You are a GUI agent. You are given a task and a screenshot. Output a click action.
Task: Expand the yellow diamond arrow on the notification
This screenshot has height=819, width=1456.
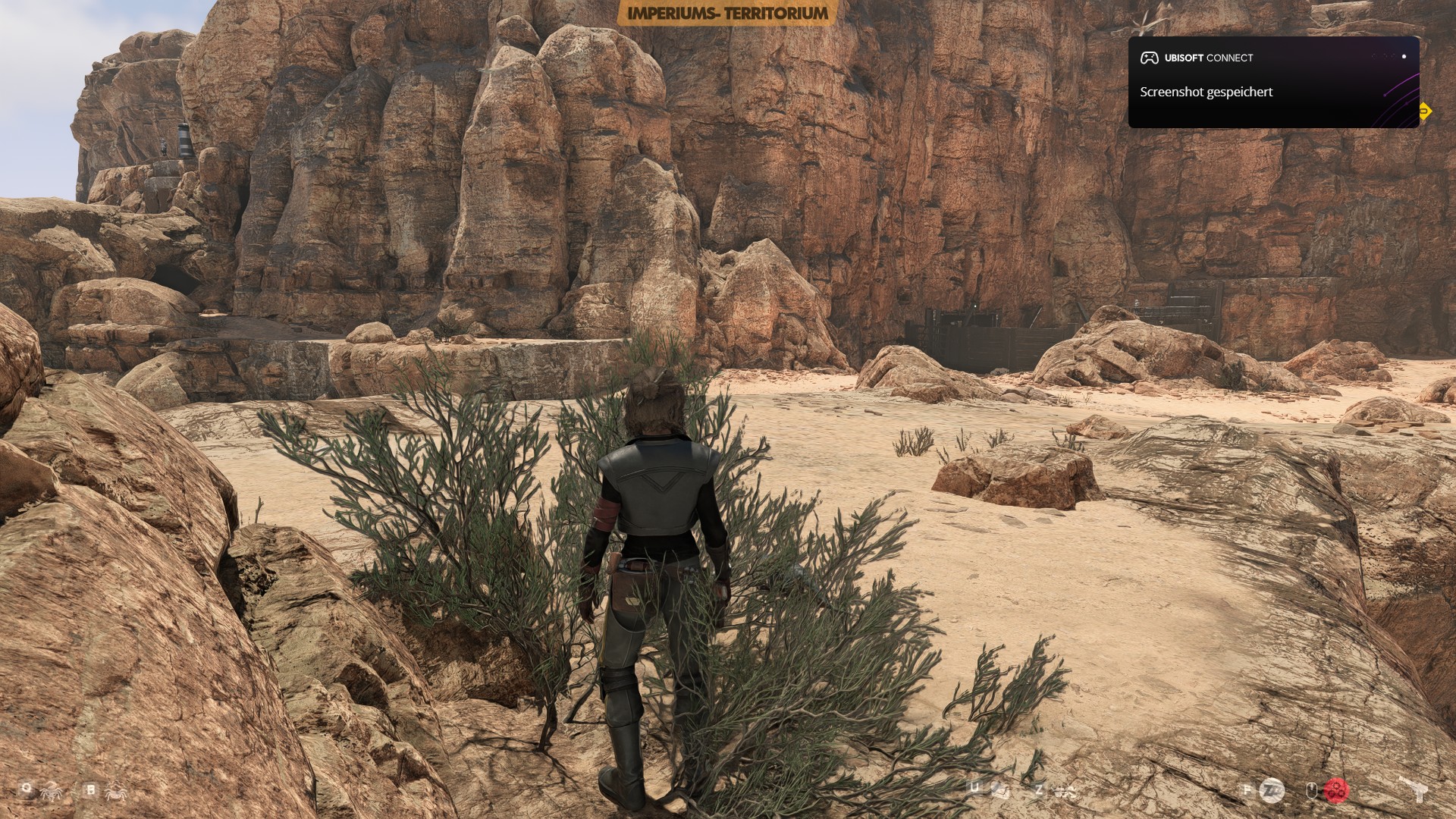[1426, 111]
